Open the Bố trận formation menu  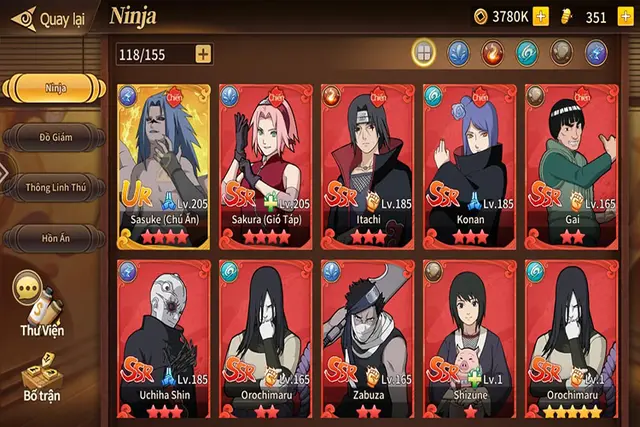[x=41, y=382]
